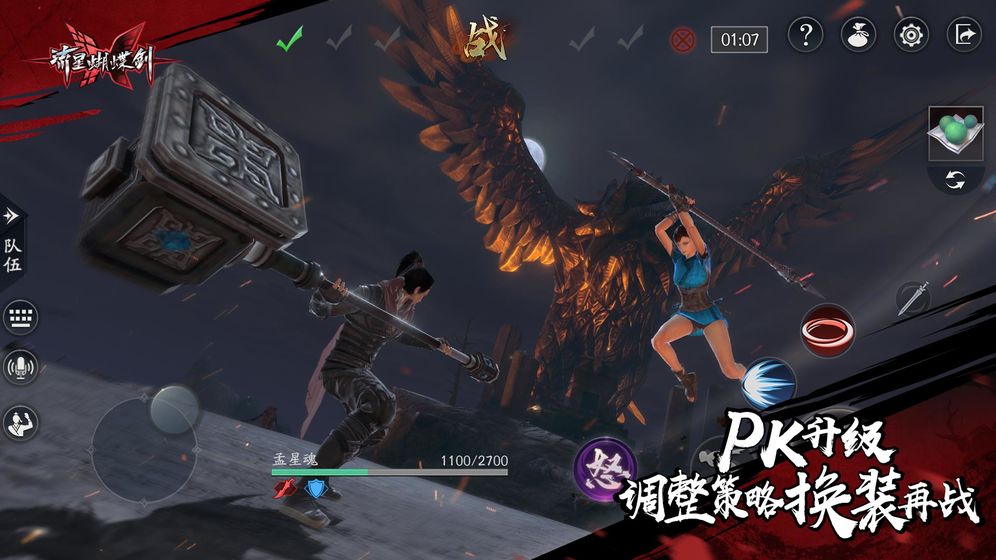996x560 pixels.
Task: Open the keyboard chat button
Action: pyautogui.click(x=20, y=319)
